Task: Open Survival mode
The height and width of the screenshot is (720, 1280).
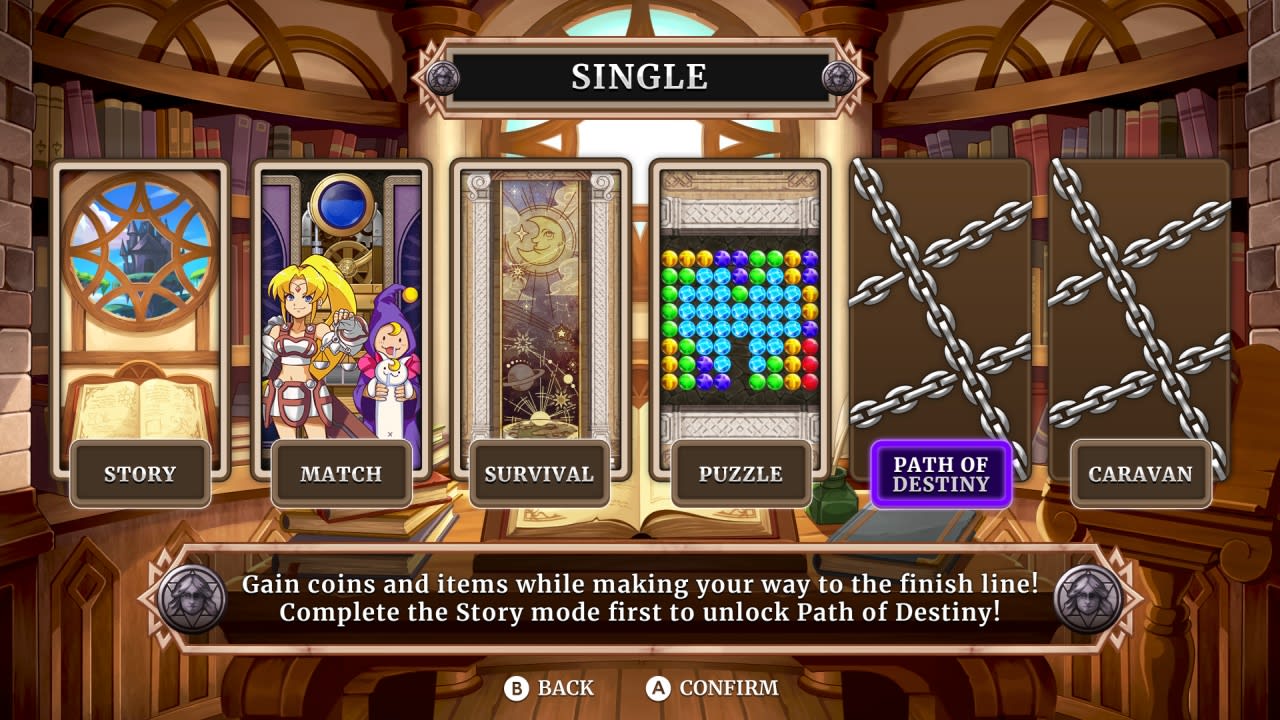Action: [x=540, y=473]
